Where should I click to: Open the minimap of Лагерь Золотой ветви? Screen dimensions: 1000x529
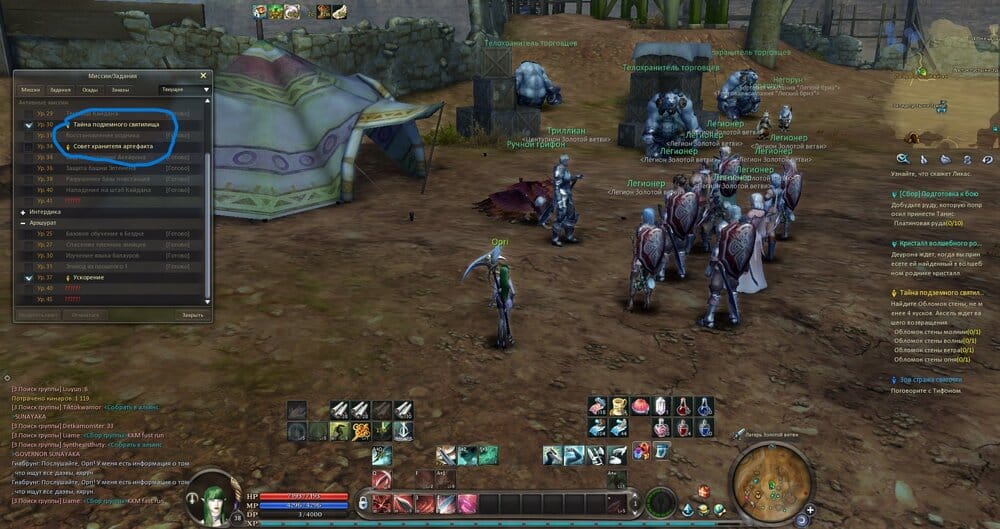click(x=771, y=483)
